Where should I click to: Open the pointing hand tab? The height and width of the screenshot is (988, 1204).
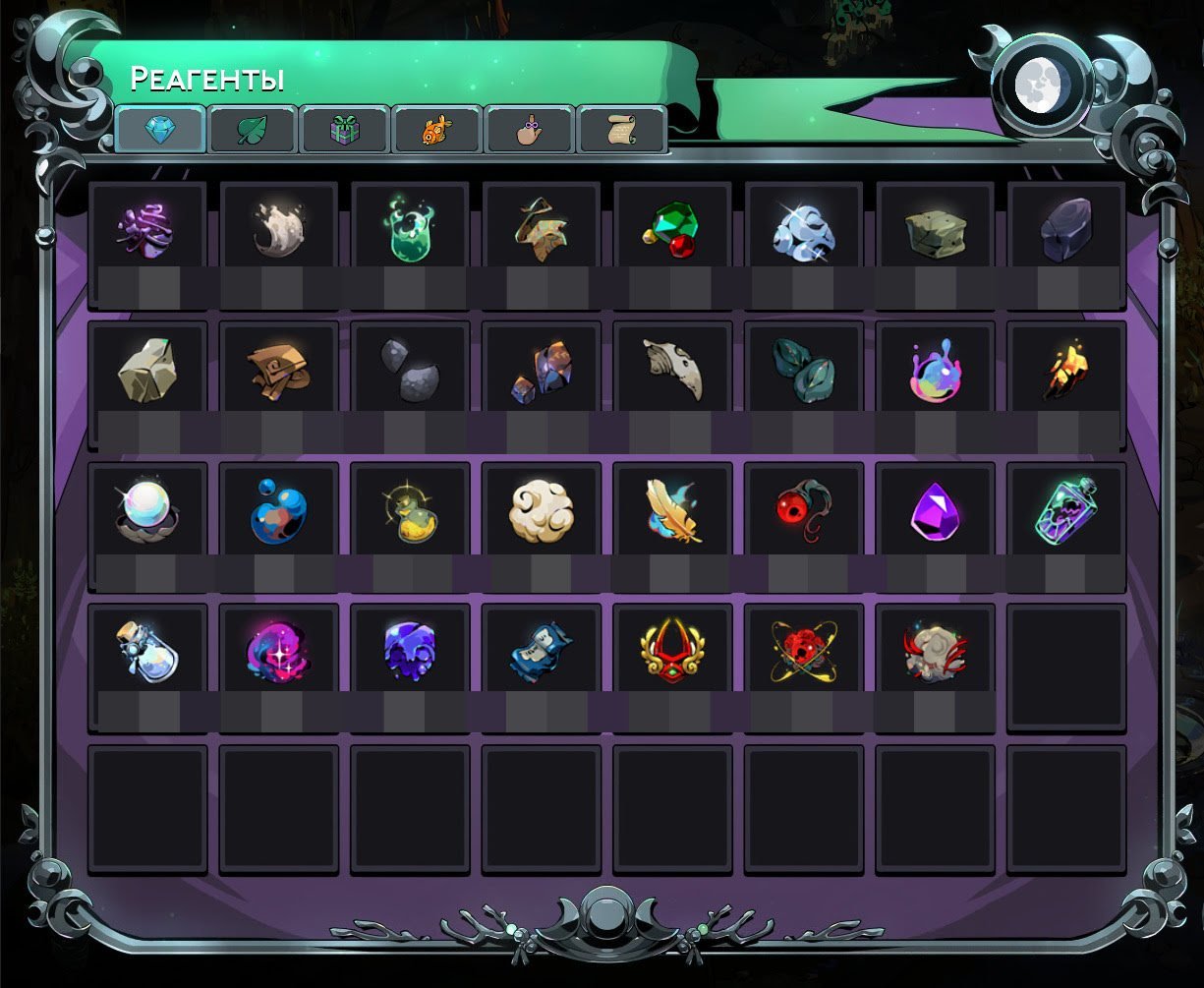530,129
